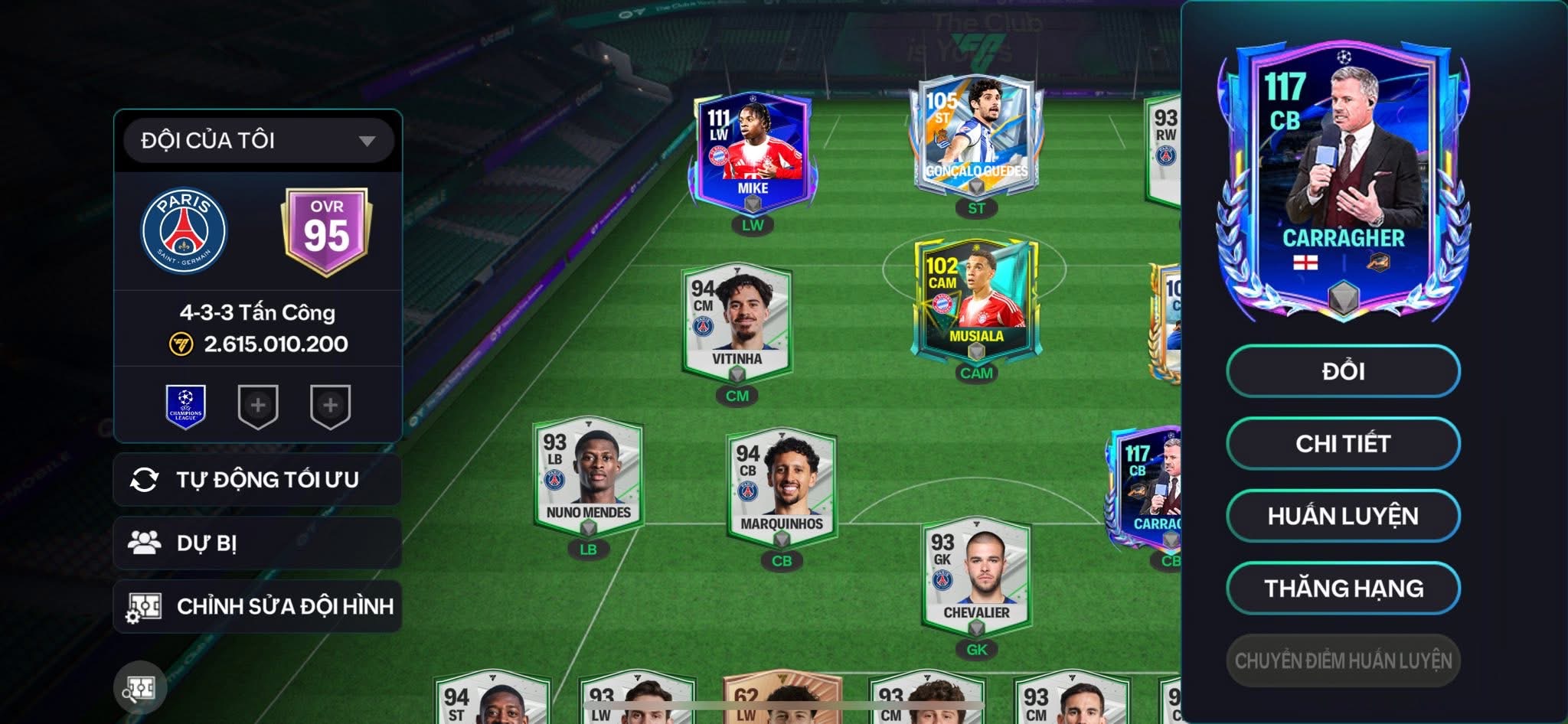The width and height of the screenshot is (1568, 724).
Task: Tap the formation view icon with magnifier
Action: pyautogui.click(x=140, y=688)
